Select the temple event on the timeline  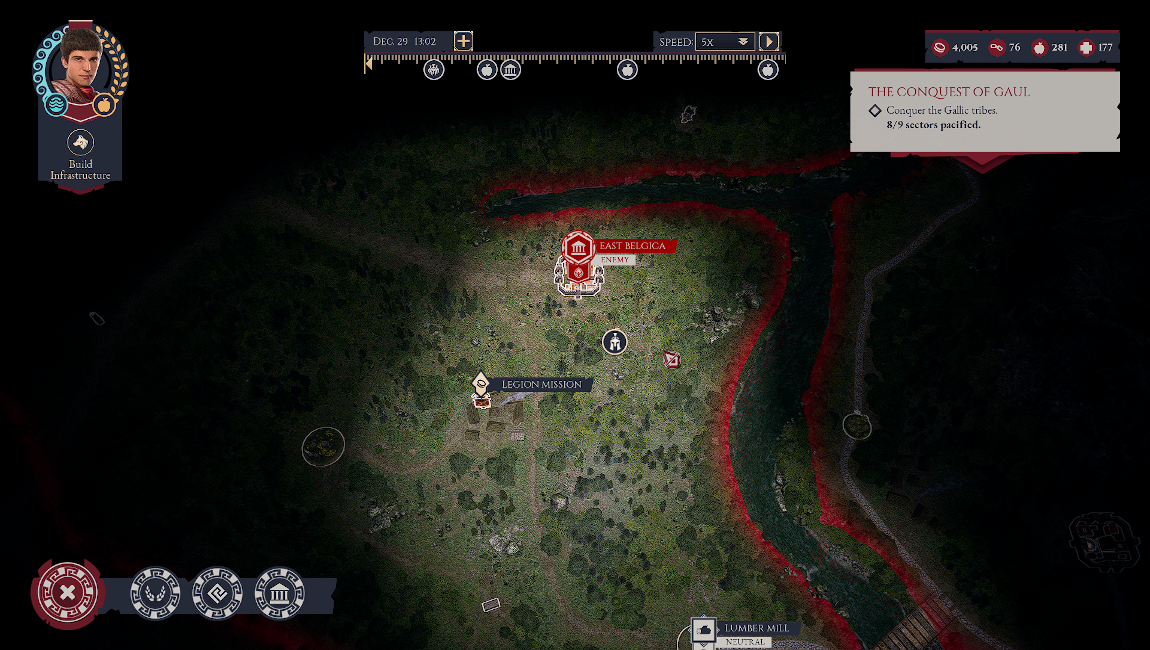pos(510,70)
